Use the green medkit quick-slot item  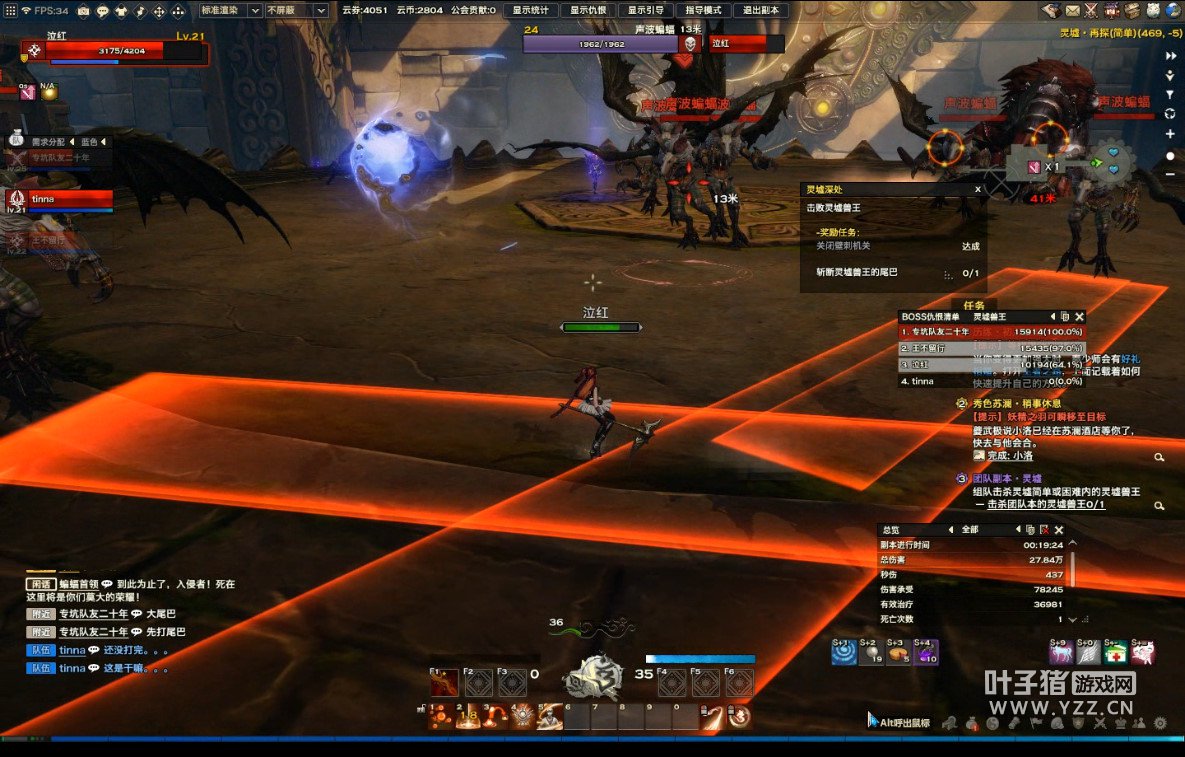point(1116,653)
